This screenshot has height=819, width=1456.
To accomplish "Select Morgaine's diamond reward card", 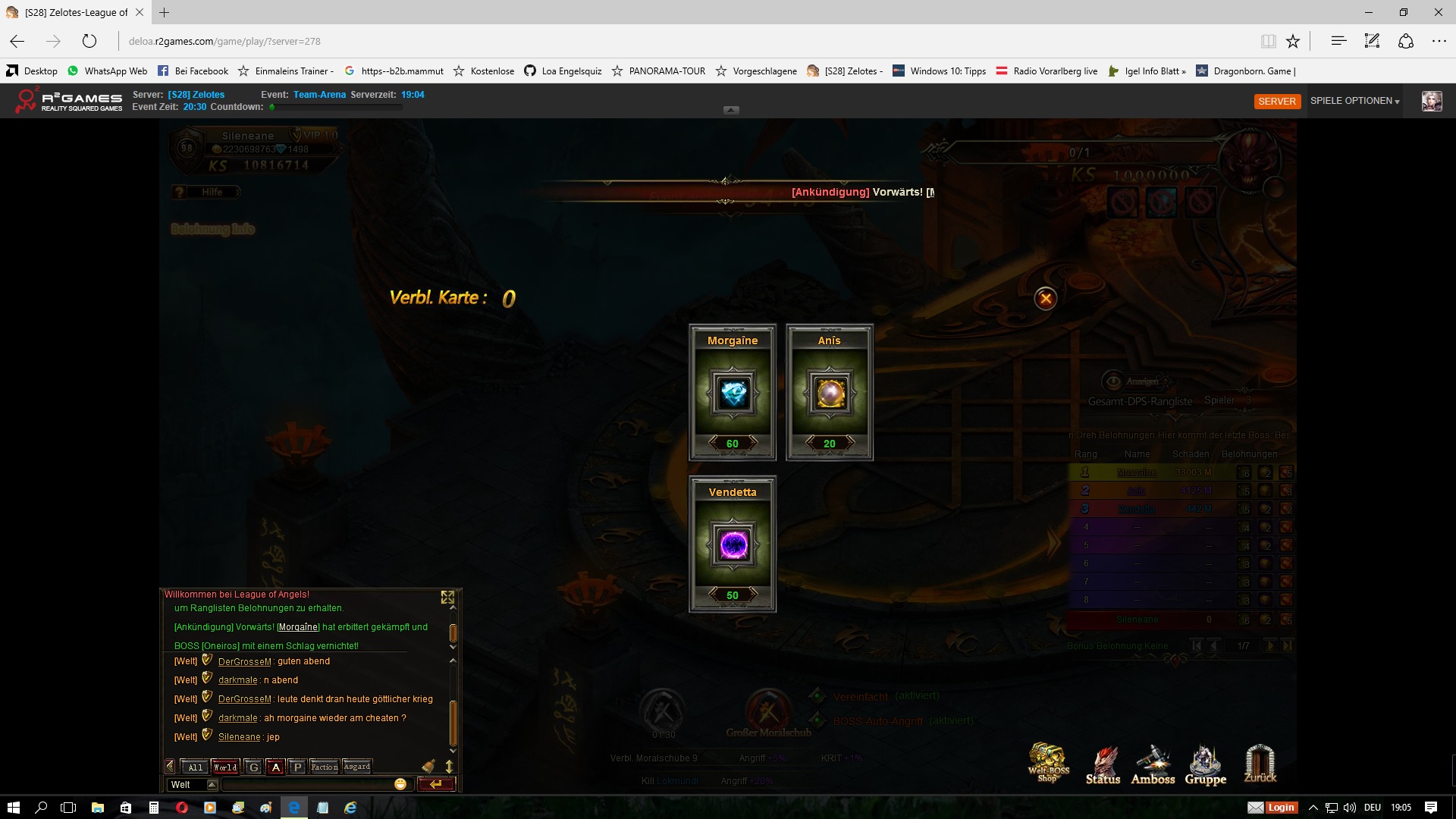I will [733, 394].
